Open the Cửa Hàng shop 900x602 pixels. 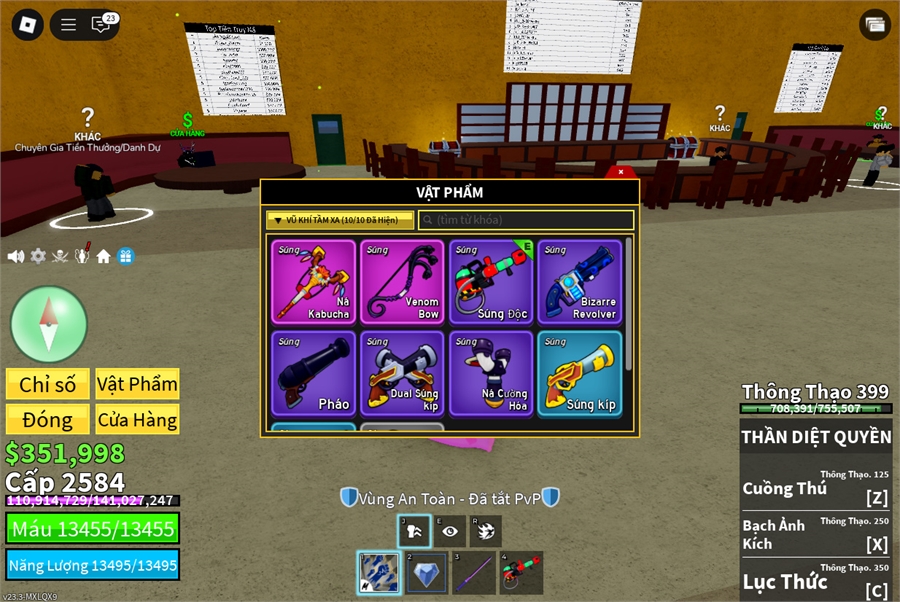click(137, 419)
